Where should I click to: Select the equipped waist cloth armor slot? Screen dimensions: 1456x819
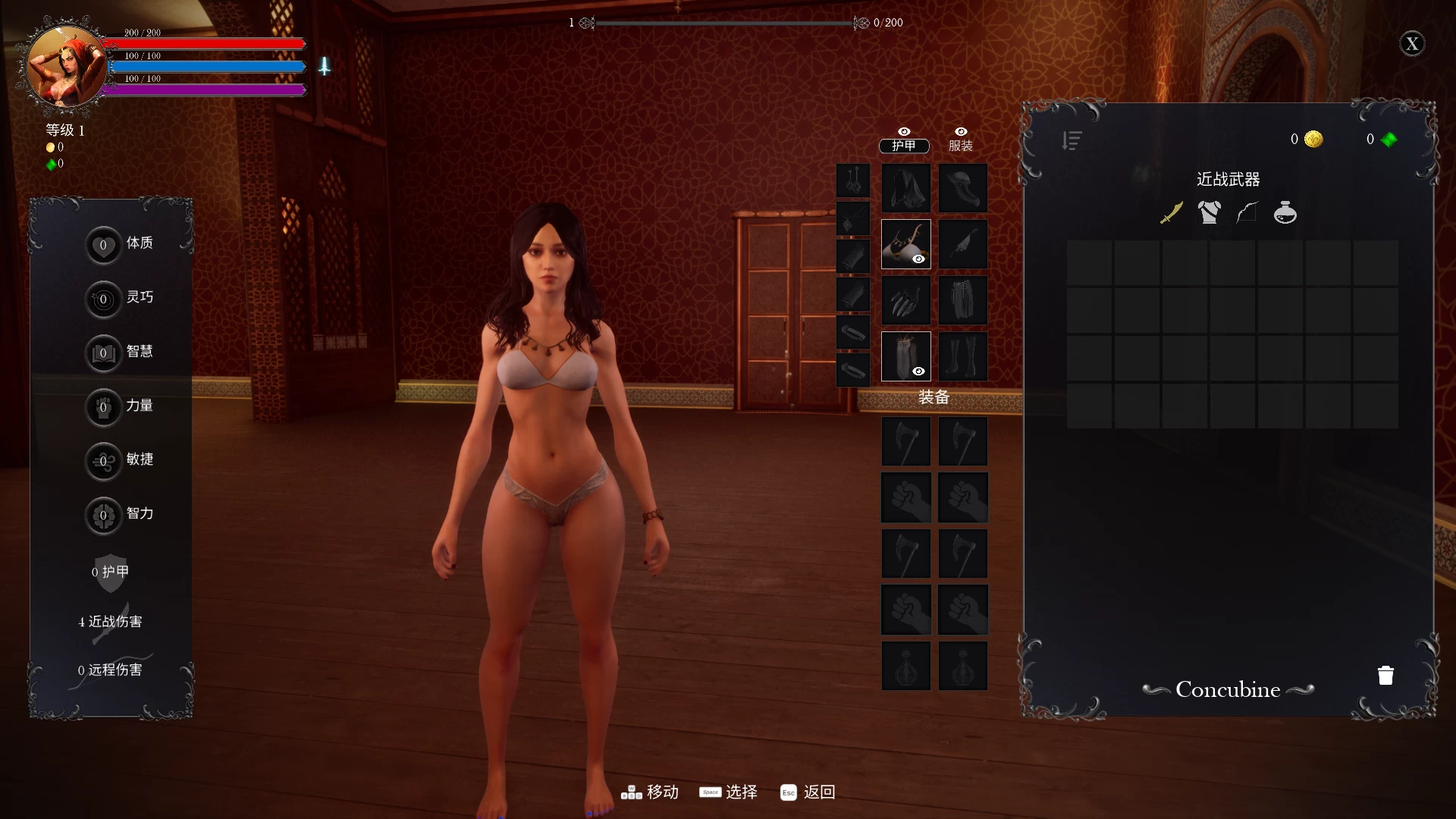click(x=905, y=356)
